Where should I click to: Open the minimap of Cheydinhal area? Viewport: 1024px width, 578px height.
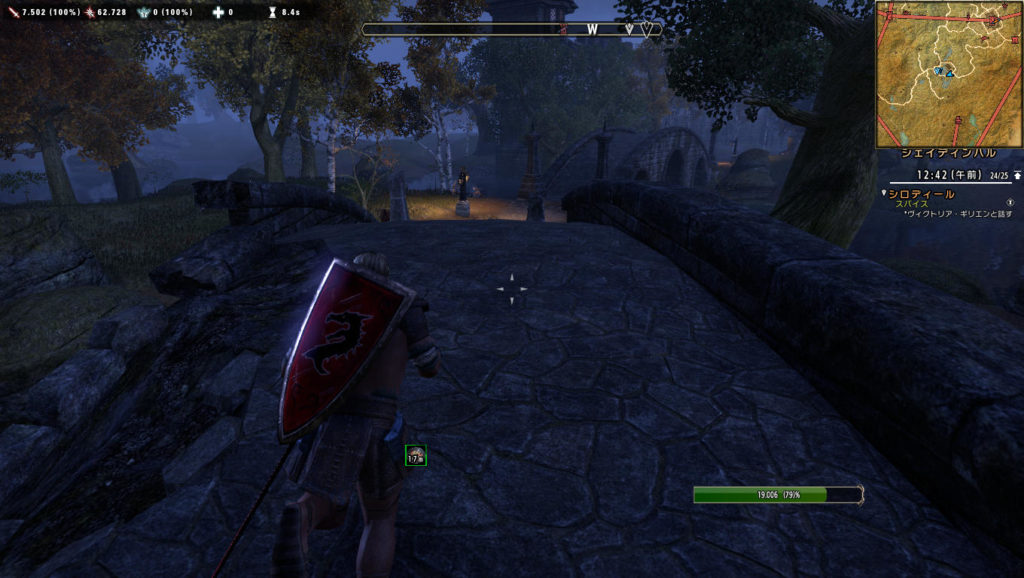949,73
